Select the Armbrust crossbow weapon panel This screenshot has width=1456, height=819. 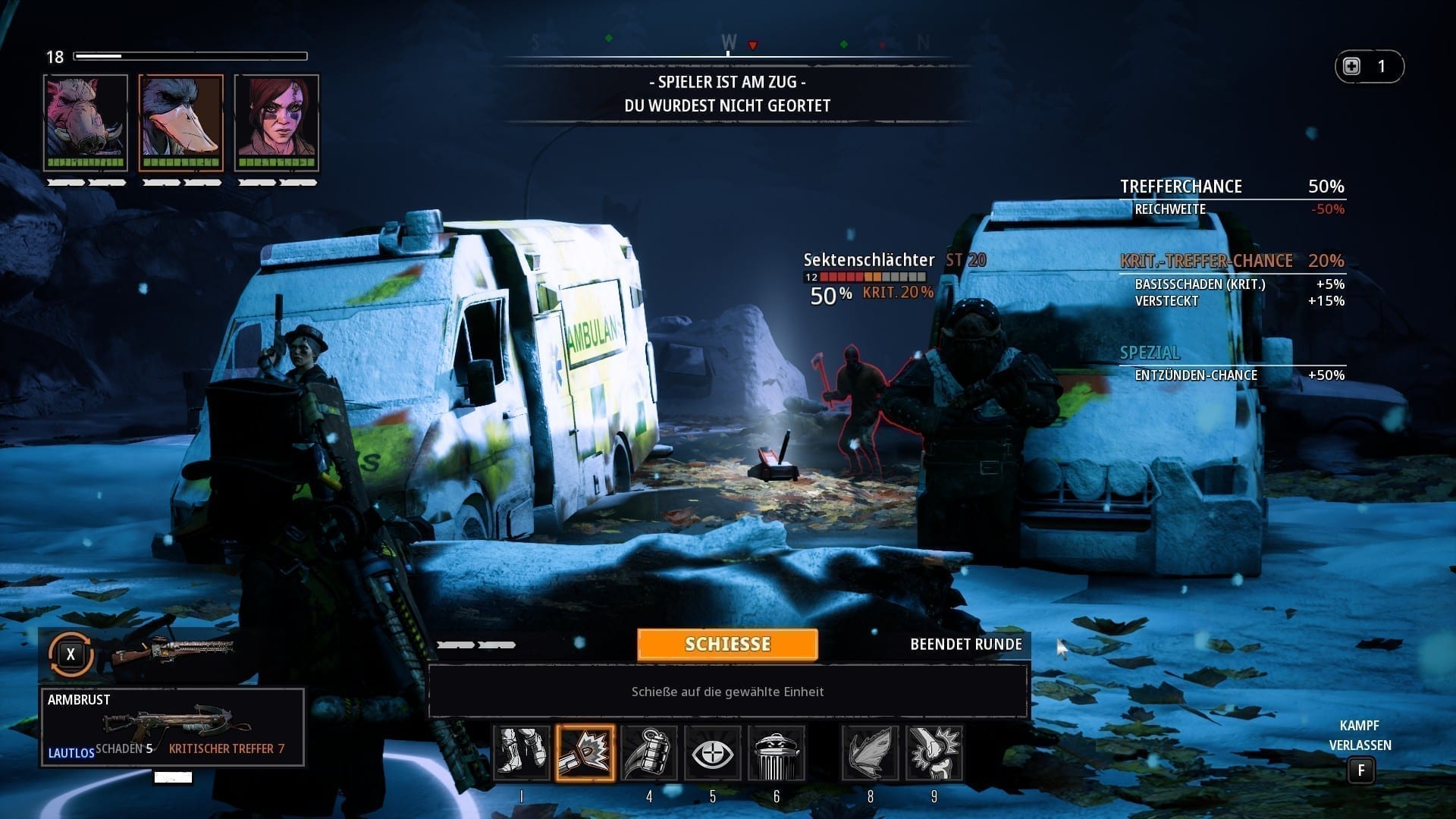173,727
